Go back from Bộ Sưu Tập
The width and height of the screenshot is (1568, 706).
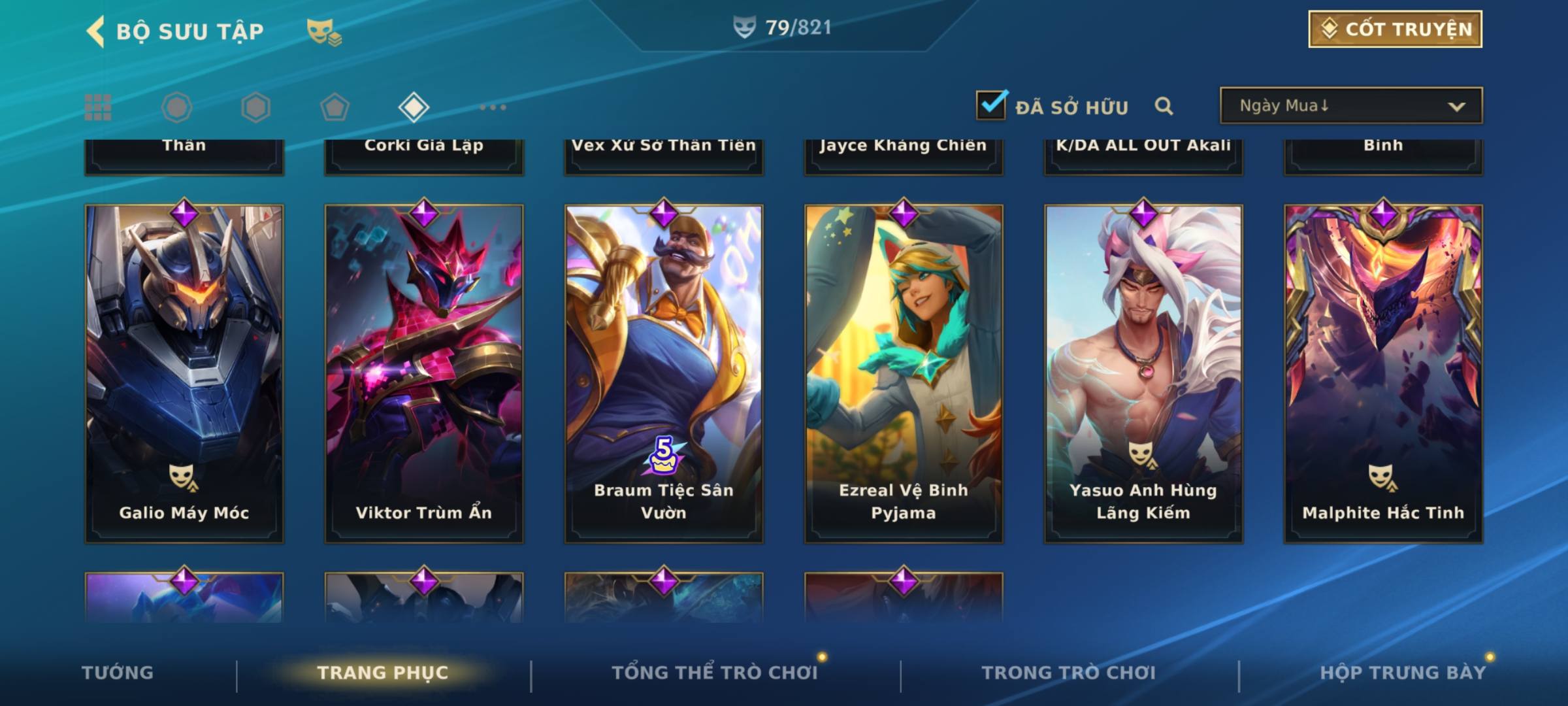(95, 31)
